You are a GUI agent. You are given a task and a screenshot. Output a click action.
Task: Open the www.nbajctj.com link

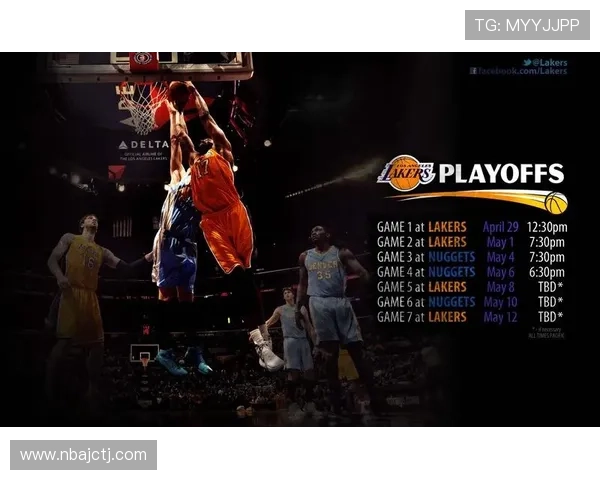point(83,455)
